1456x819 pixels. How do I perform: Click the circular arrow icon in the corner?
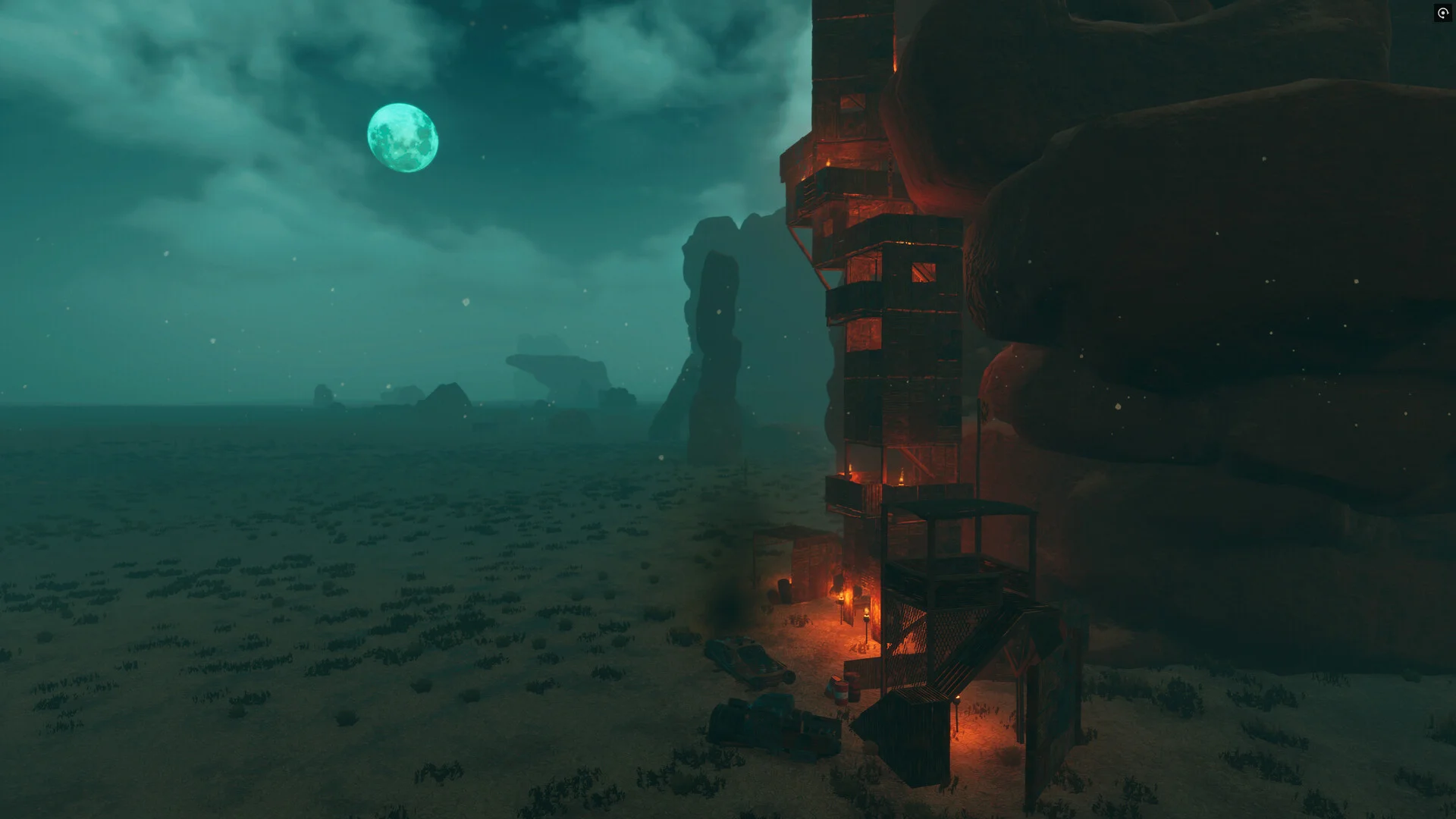click(x=1442, y=13)
